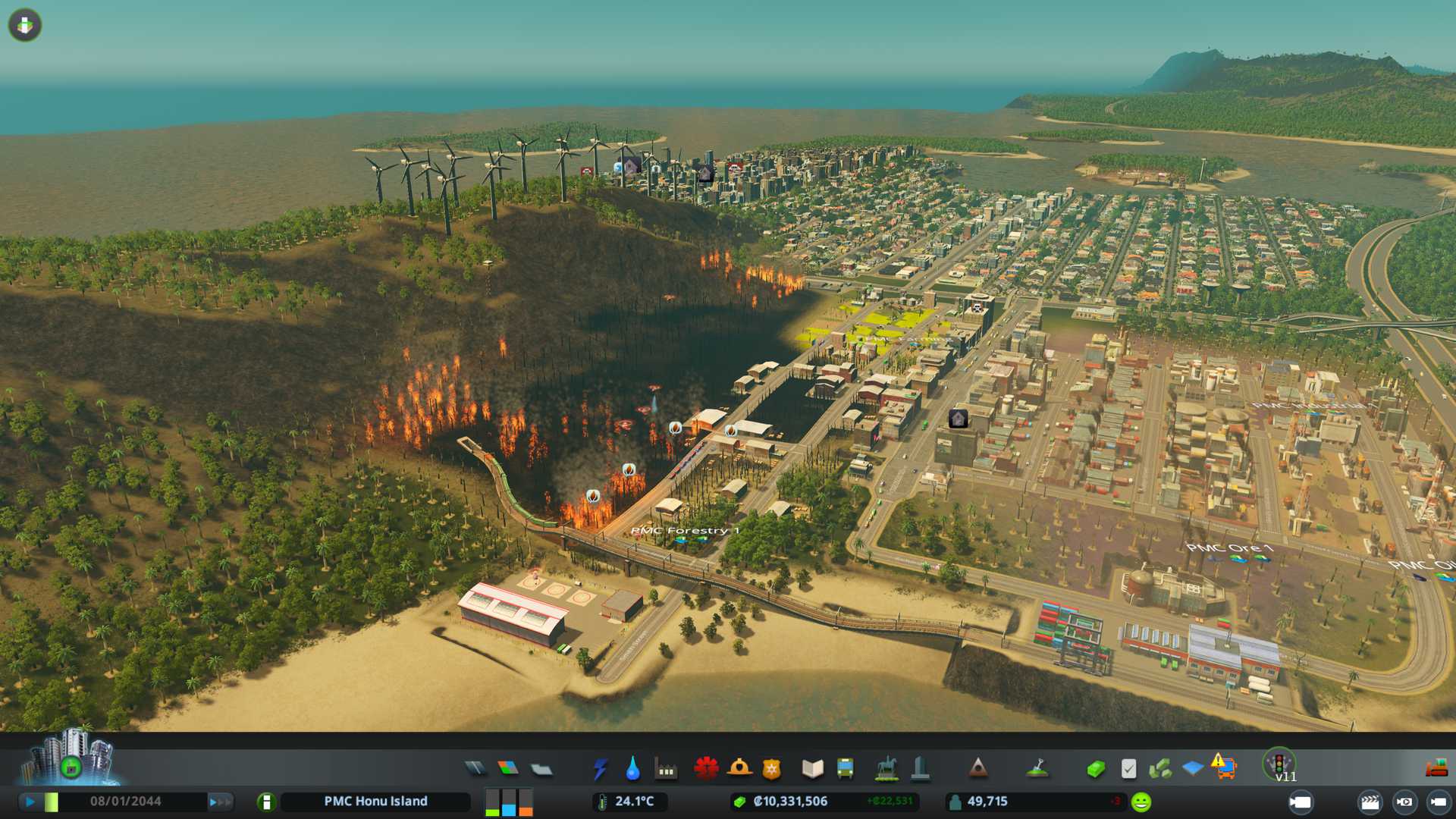Click the green arrow icon in top-left corner
This screenshot has height=819, width=1456.
coord(25,25)
